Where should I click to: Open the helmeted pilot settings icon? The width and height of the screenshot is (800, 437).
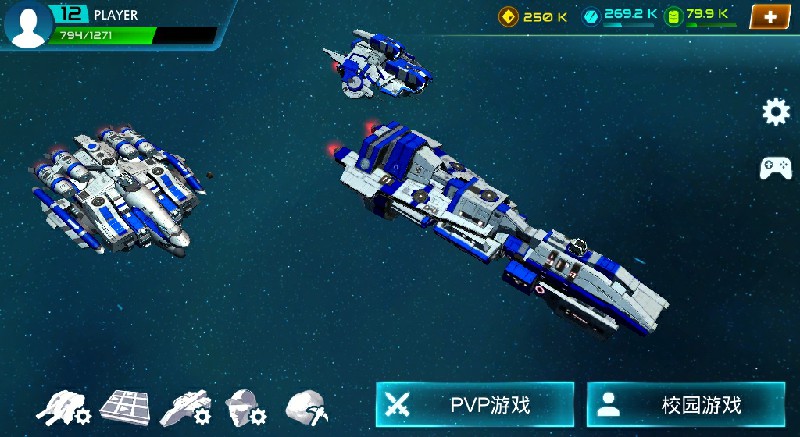(246, 407)
